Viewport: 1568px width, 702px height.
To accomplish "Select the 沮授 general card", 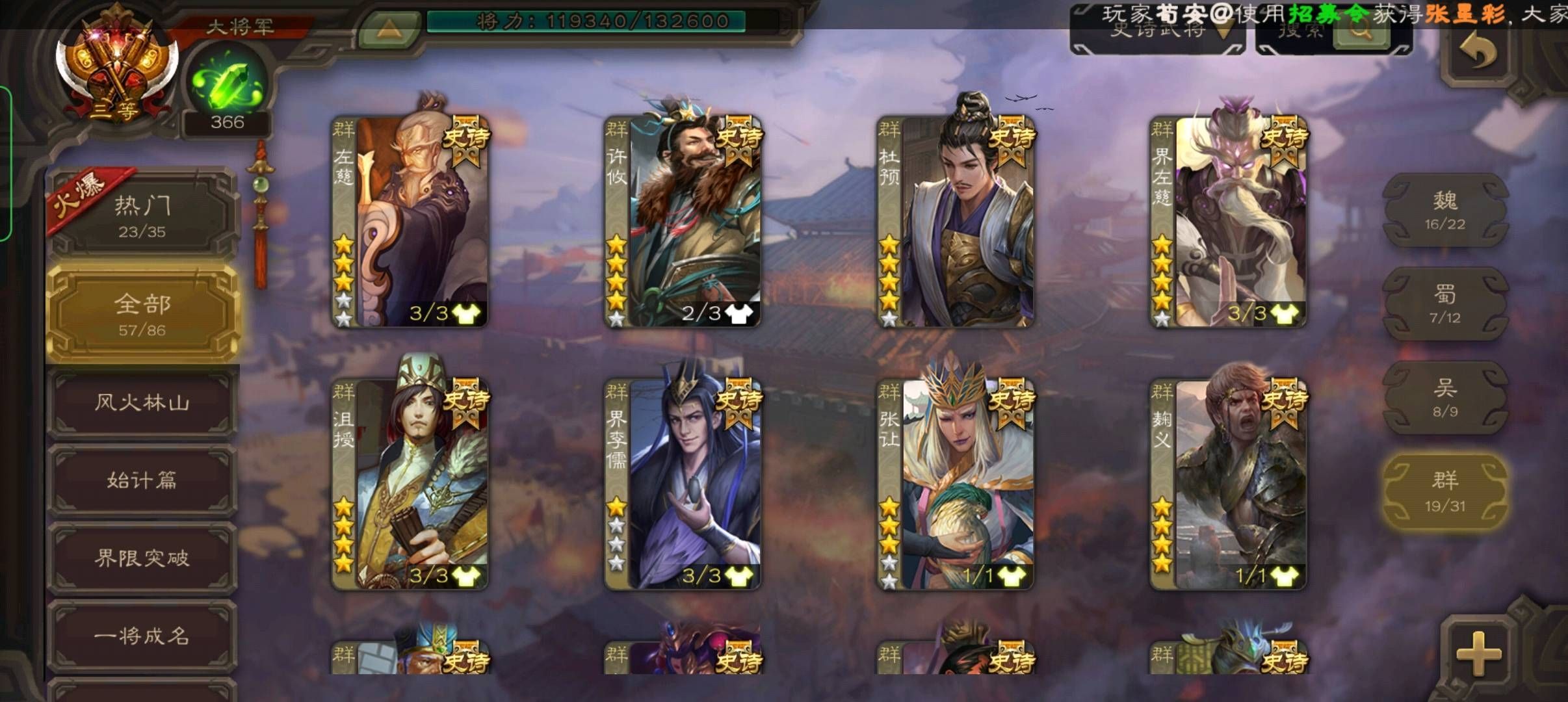I will pos(410,484).
